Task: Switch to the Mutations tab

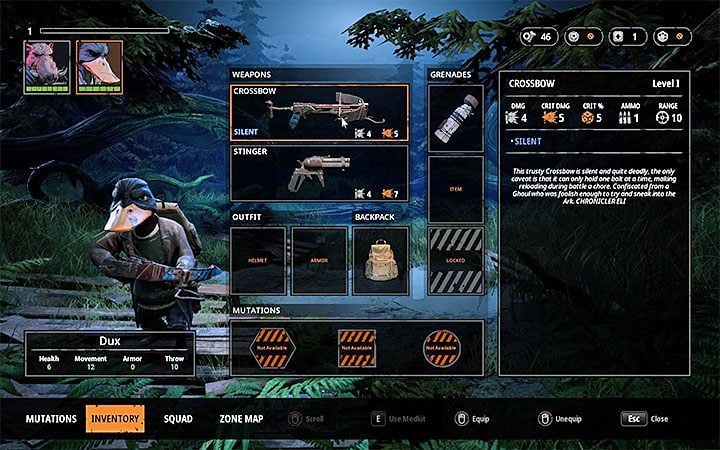Action: tap(51, 418)
